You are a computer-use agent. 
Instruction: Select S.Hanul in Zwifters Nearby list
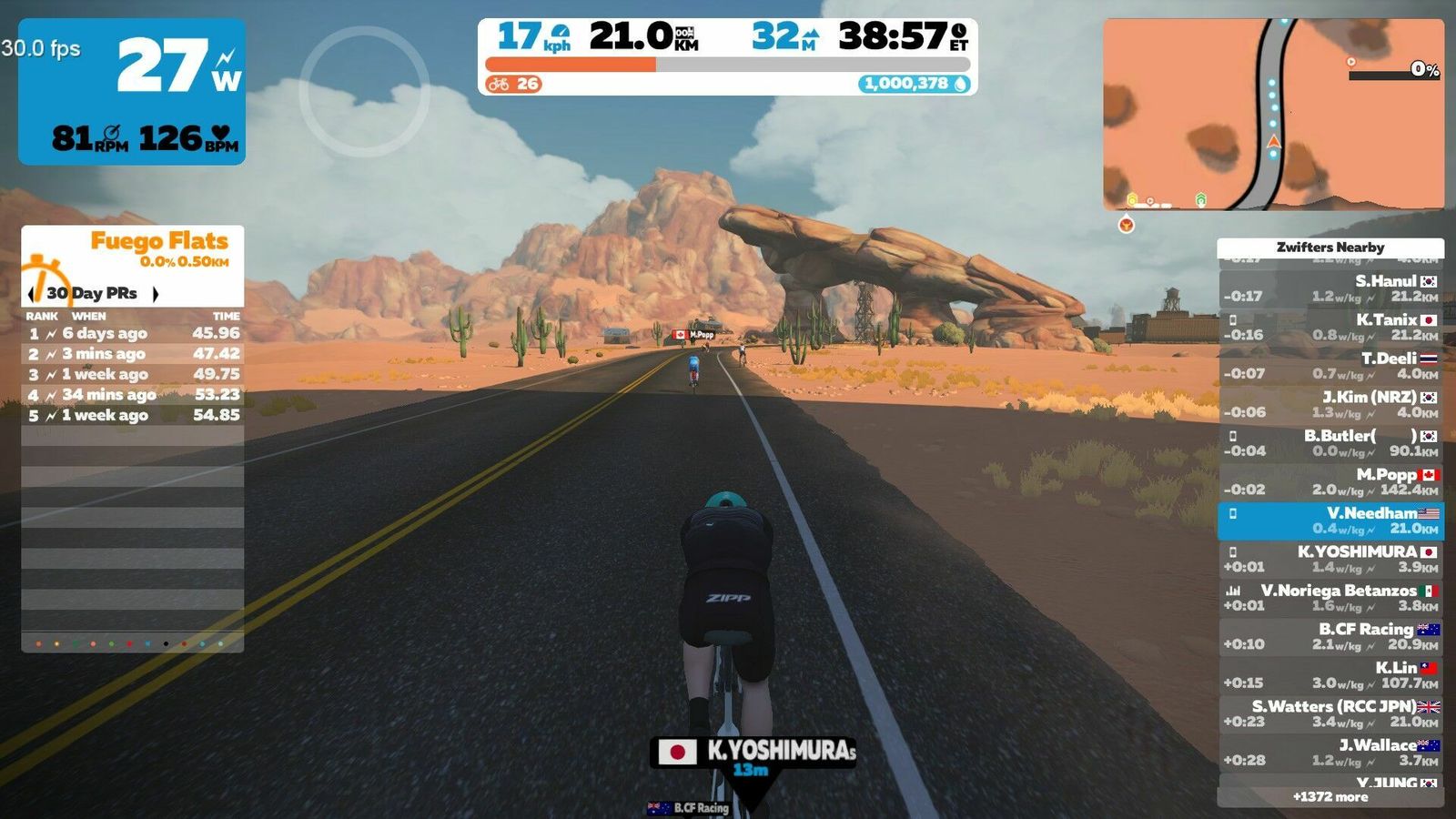point(1330,288)
